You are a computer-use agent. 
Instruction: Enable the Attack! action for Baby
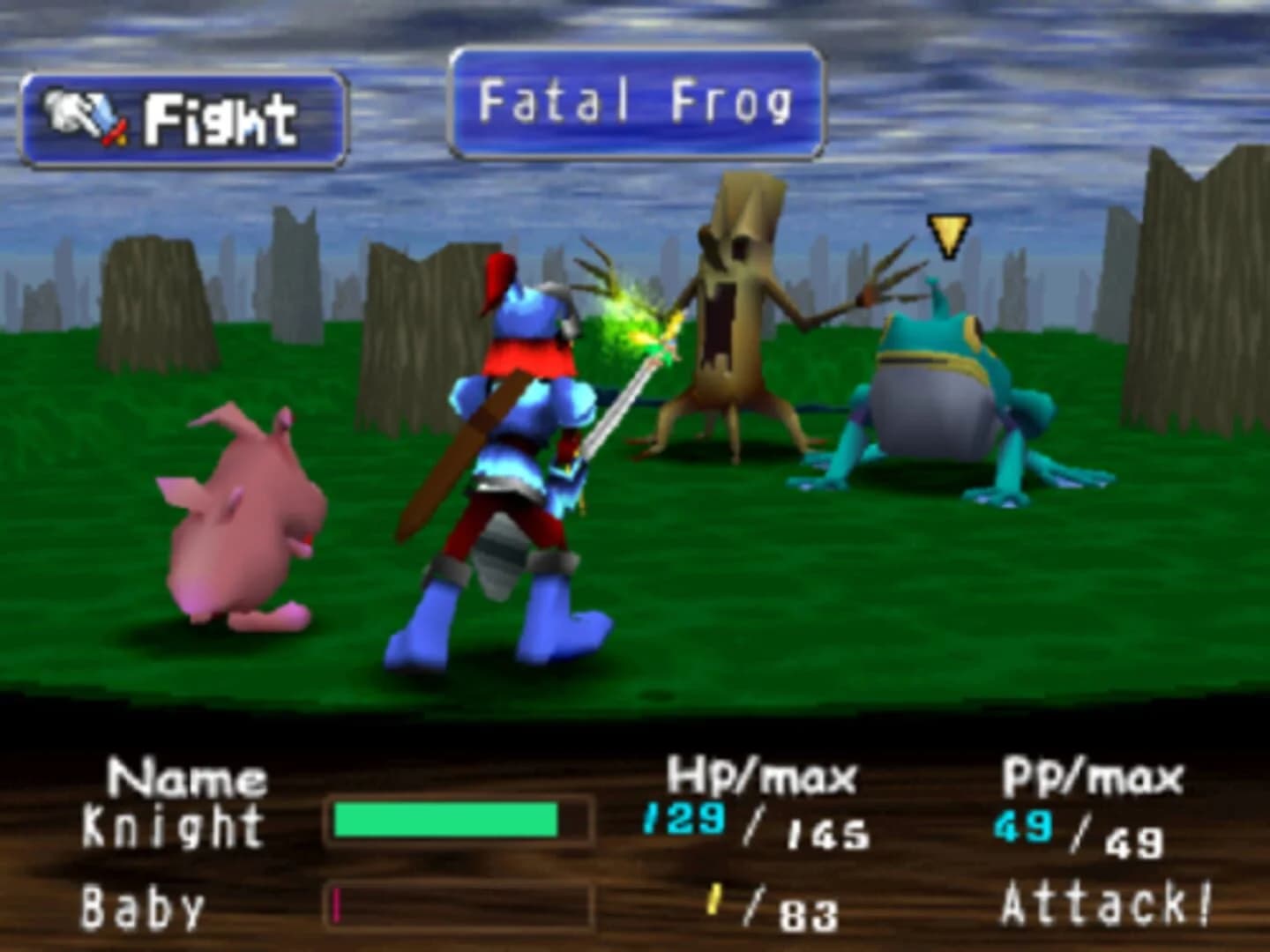point(1107,901)
